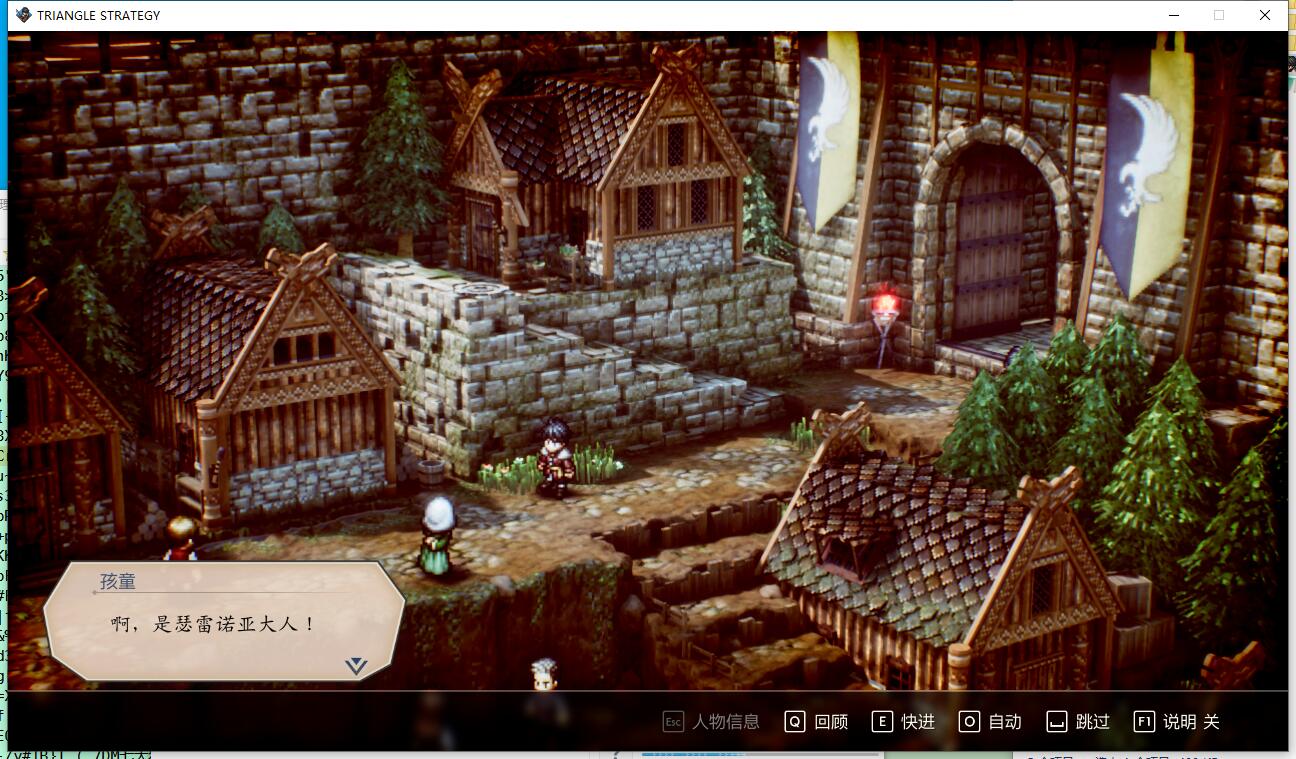Turn on 自动 auto-advance

pos(991,722)
